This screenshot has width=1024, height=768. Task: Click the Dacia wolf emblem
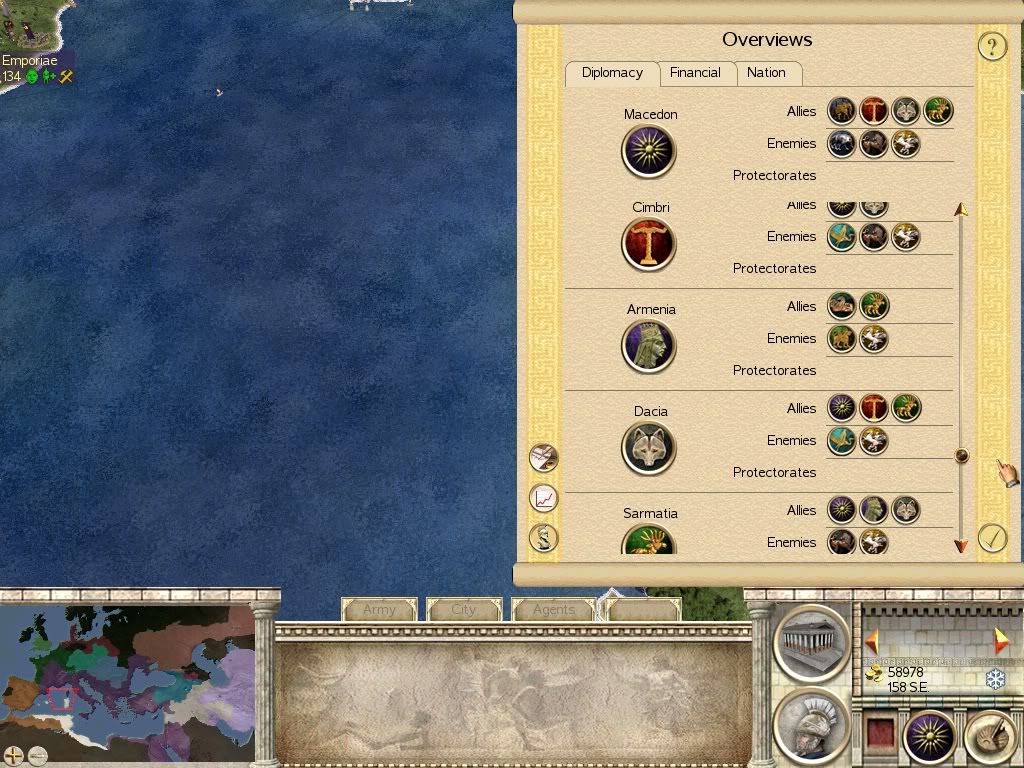point(649,448)
